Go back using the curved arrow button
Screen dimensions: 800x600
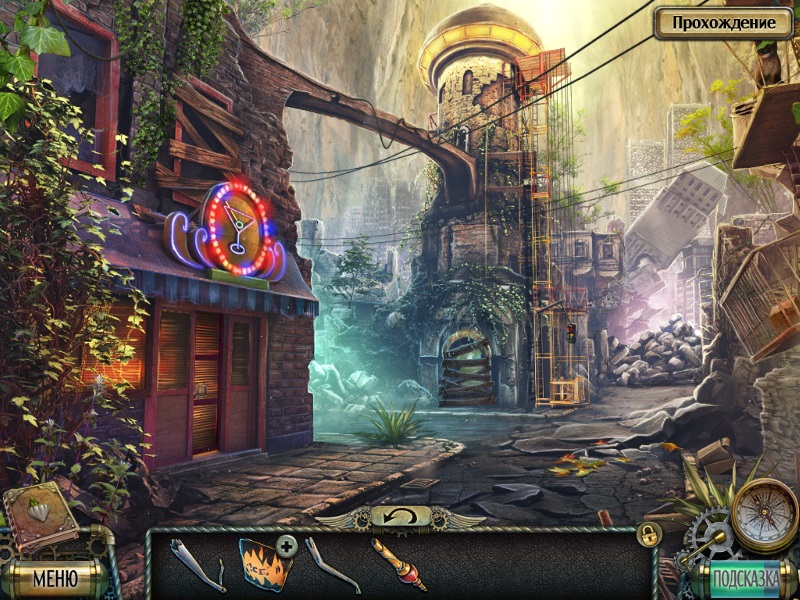click(x=400, y=516)
